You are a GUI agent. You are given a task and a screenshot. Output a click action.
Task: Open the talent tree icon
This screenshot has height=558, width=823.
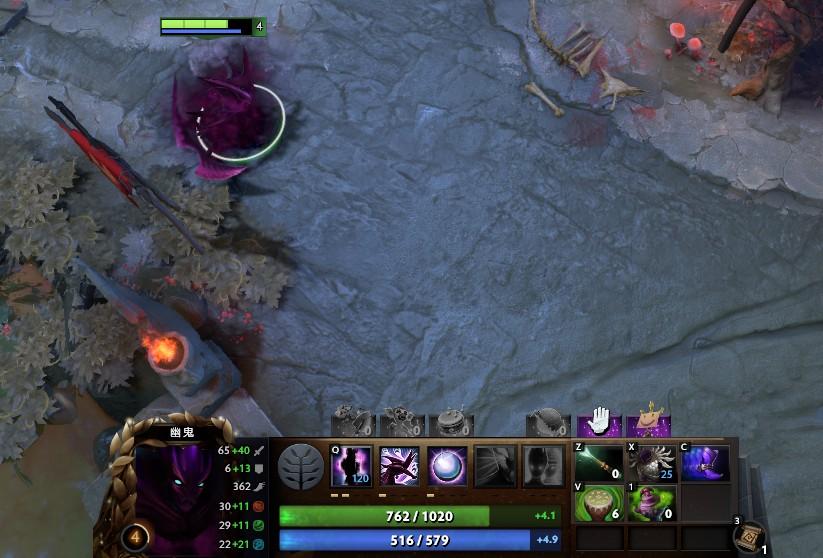(x=300, y=466)
